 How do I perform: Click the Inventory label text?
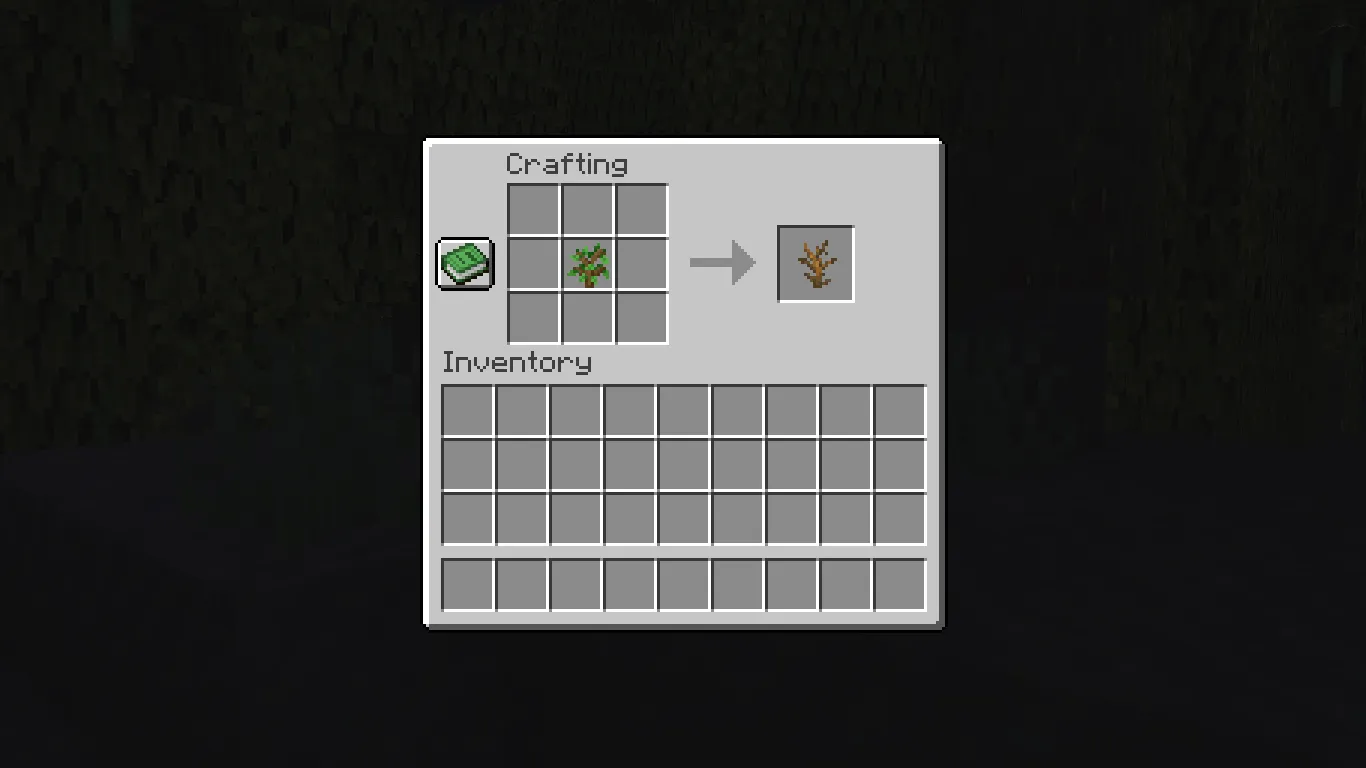[x=518, y=363]
